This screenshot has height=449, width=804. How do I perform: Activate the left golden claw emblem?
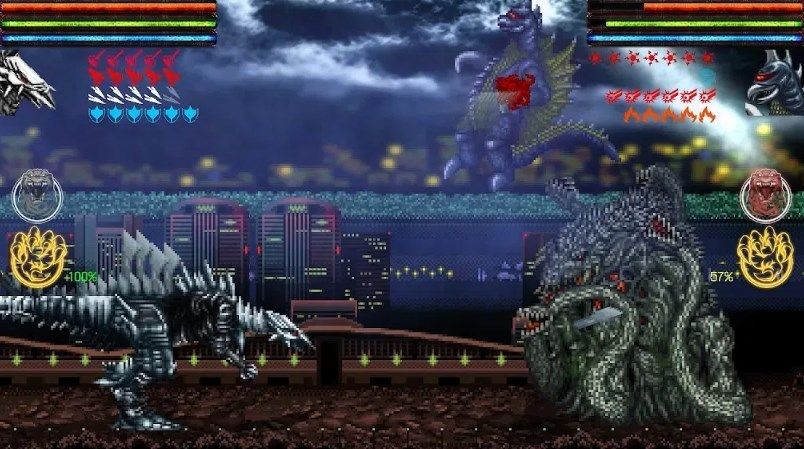[37, 257]
